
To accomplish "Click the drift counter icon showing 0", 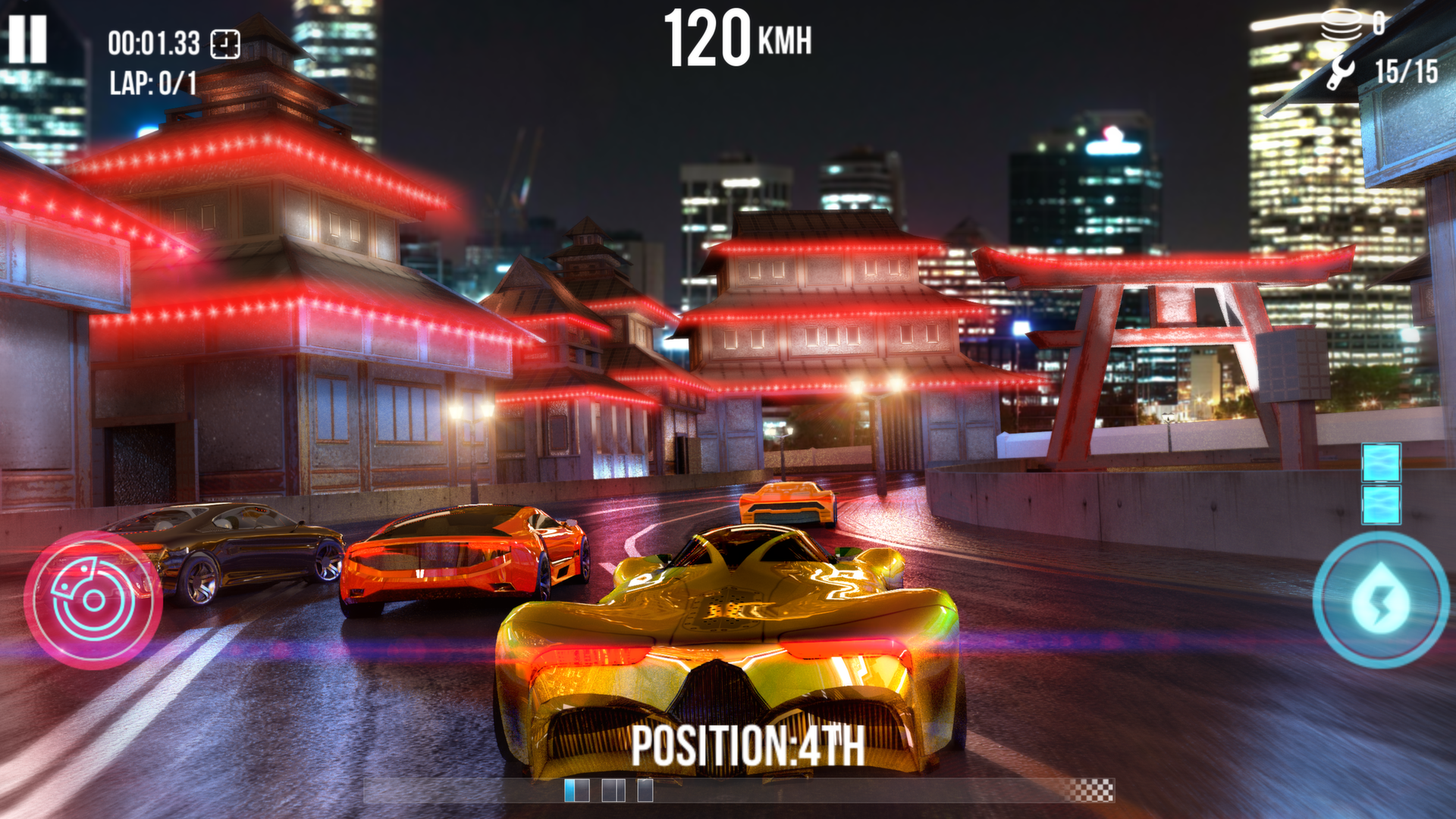I will [1342, 23].
